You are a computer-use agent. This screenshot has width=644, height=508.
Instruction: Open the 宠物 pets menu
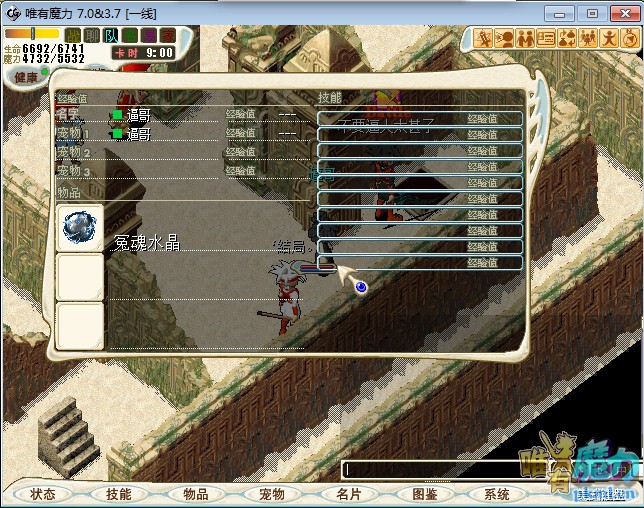tap(272, 494)
